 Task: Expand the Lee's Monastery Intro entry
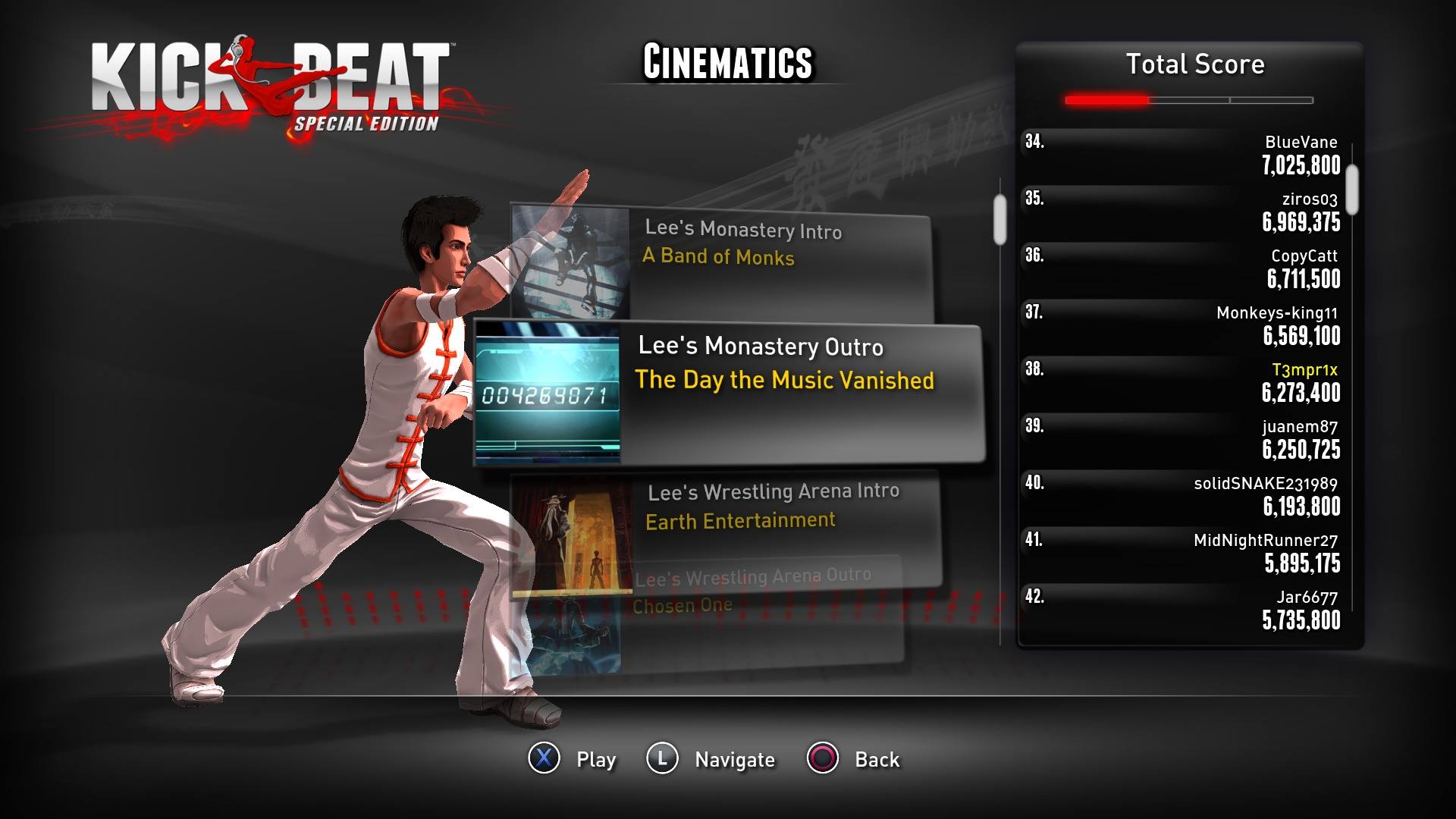click(x=758, y=243)
